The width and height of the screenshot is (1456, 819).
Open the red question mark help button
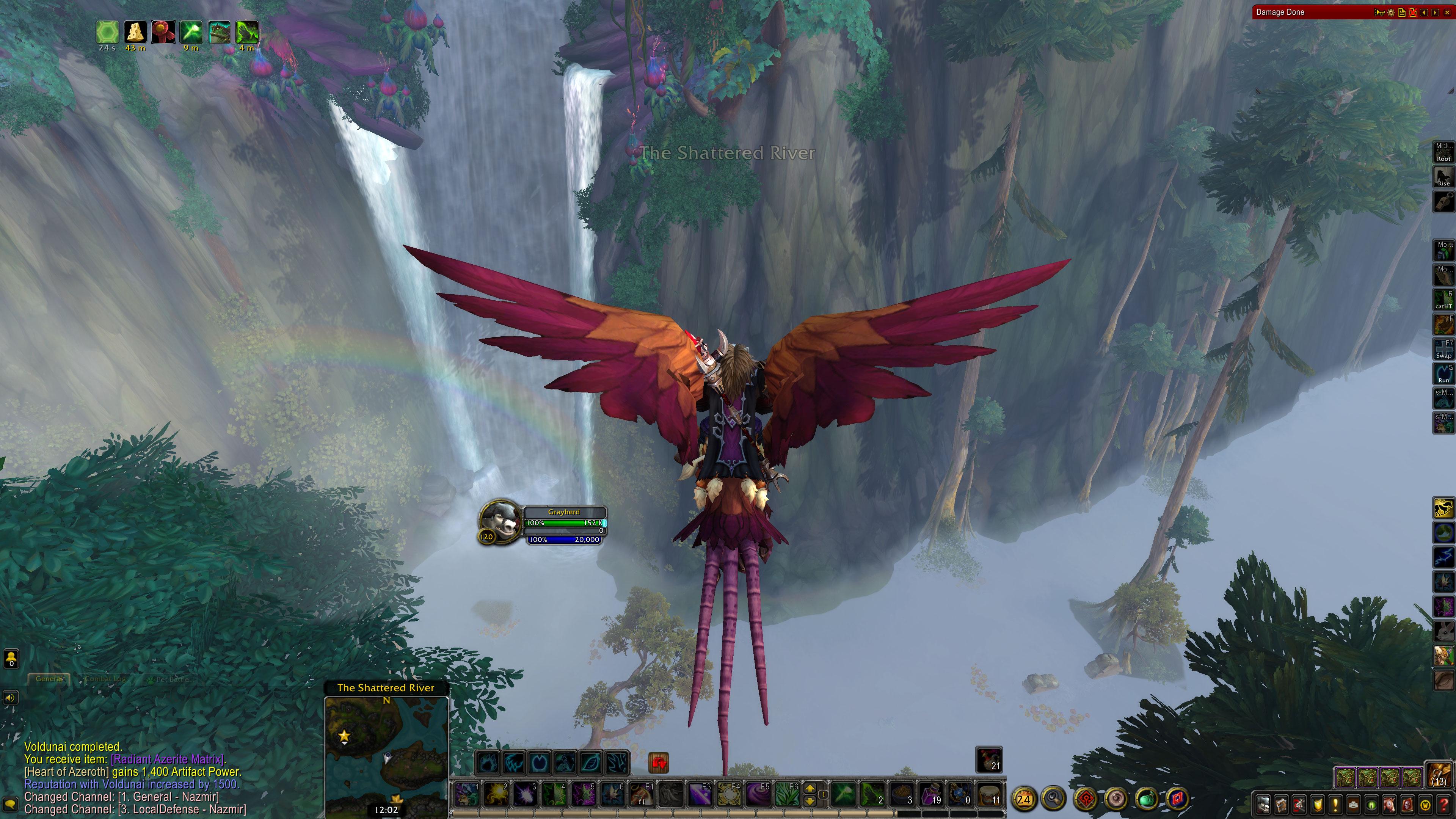point(1444,804)
